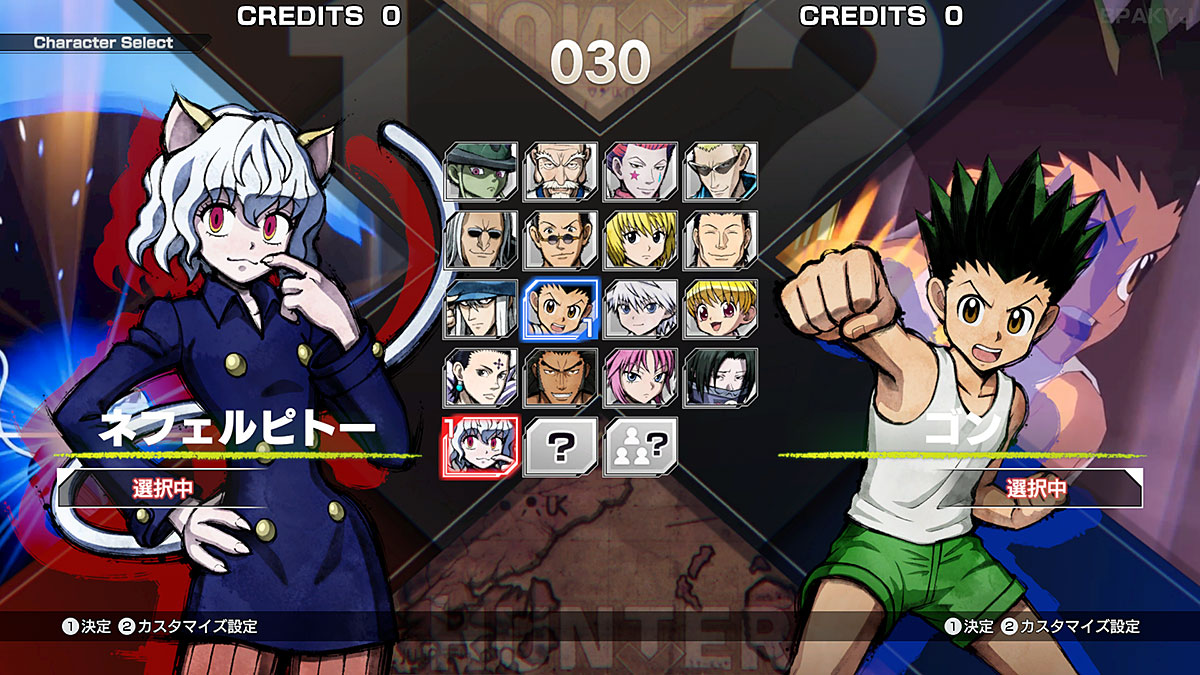Pick Kurapika's blond-haired portrait
This screenshot has width=1200, height=675.
641,240
